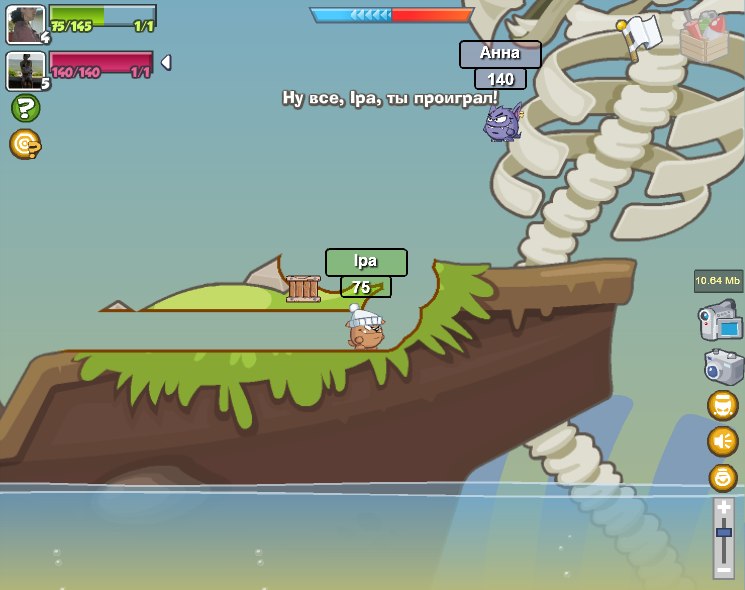Click the gold target hint icon

[x=25, y=144]
